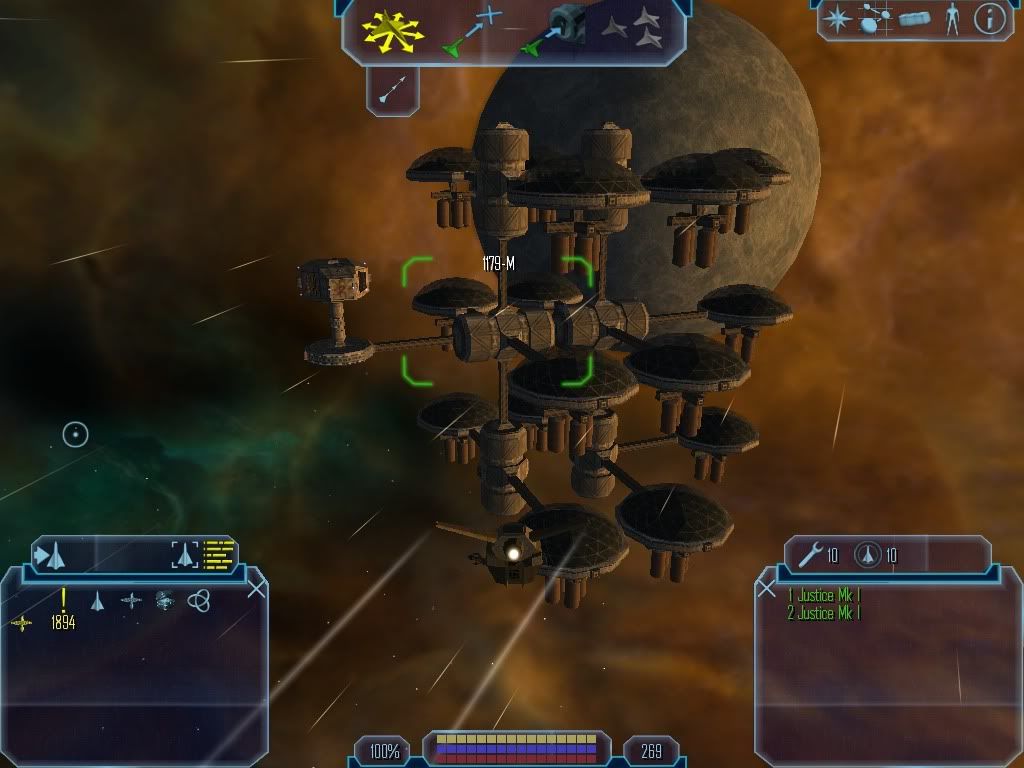Select the bracketed ship target icon
Screen dimensions: 1024x768
(x=185, y=554)
